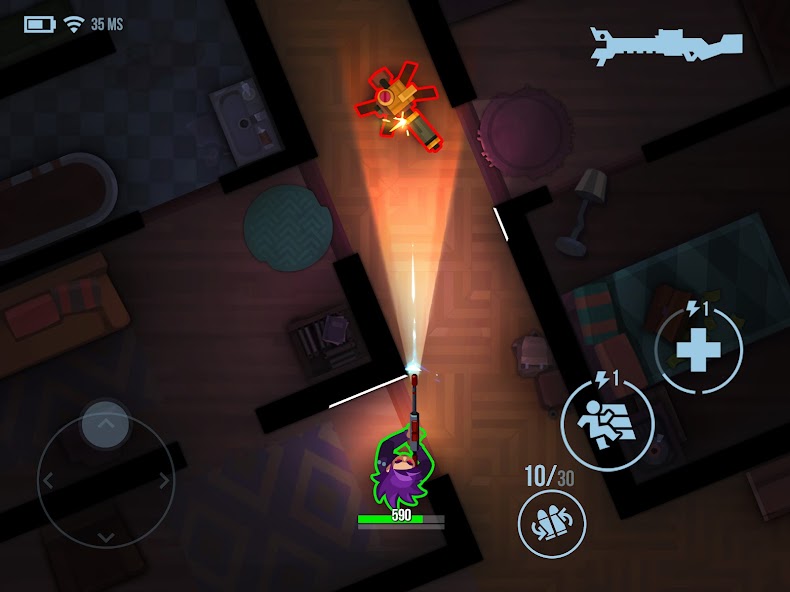
Task: Tap the joystick's down arrow
Action: click(105, 538)
